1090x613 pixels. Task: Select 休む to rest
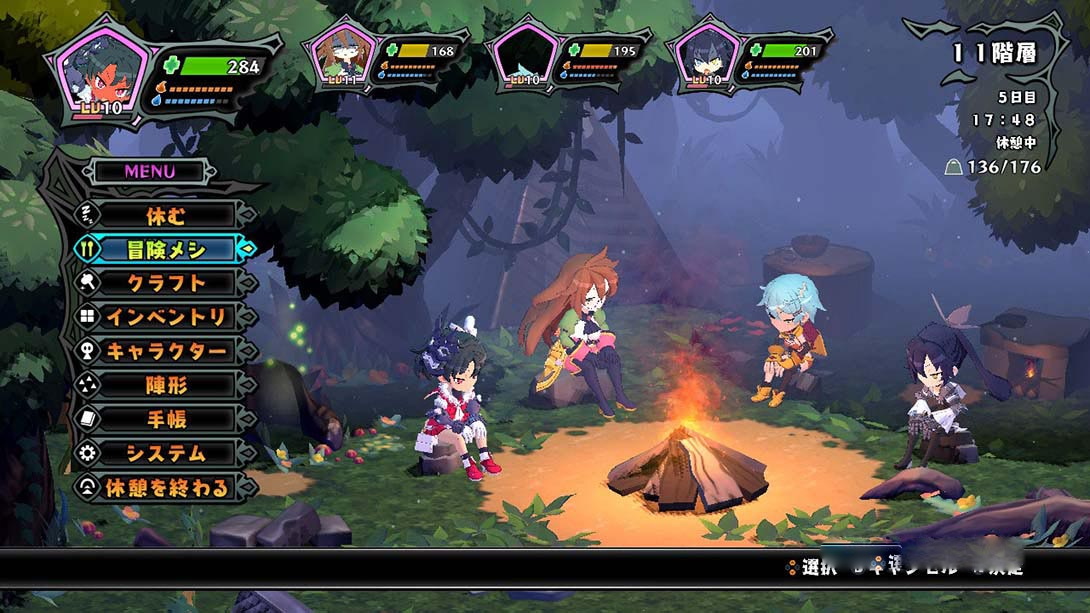pos(165,215)
